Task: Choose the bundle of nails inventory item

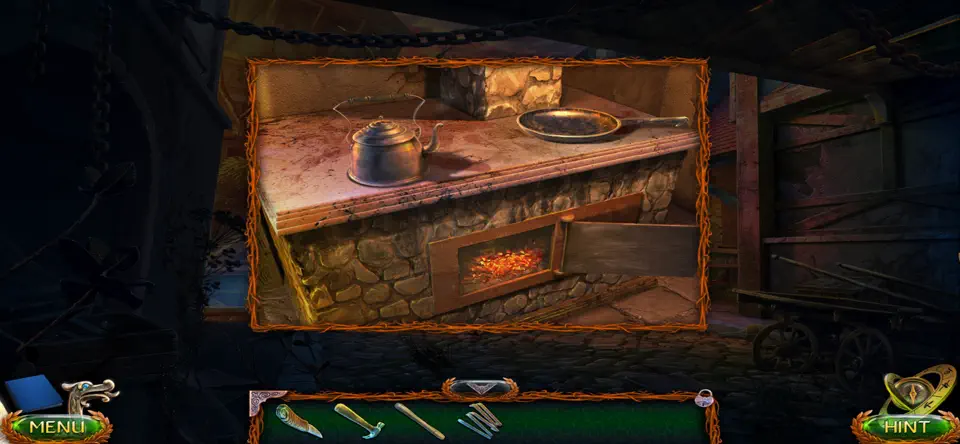Action: click(x=481, y=418)
